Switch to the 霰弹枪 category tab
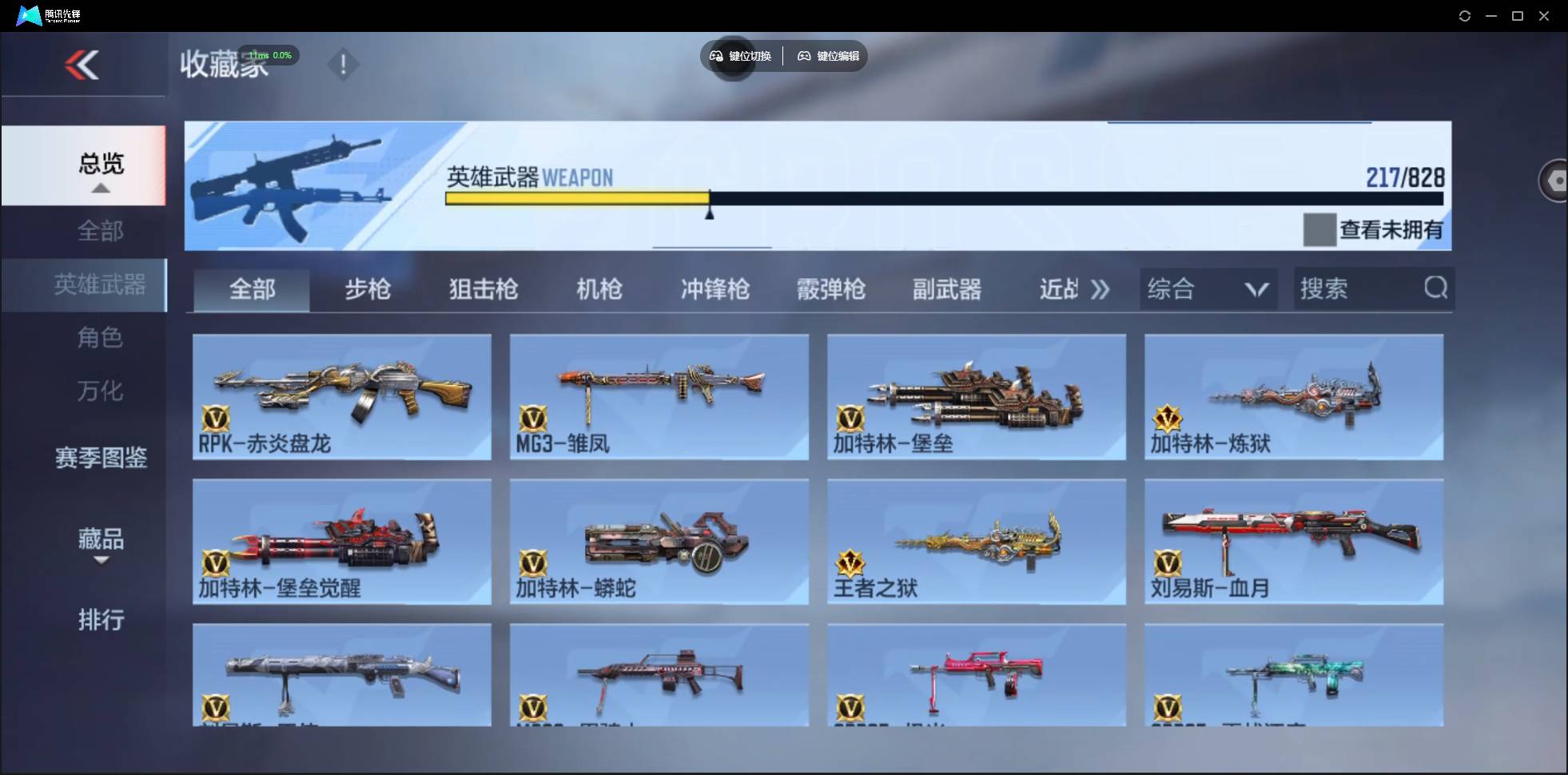Screen dimensions: 1568x775 [x=831, y=289]
